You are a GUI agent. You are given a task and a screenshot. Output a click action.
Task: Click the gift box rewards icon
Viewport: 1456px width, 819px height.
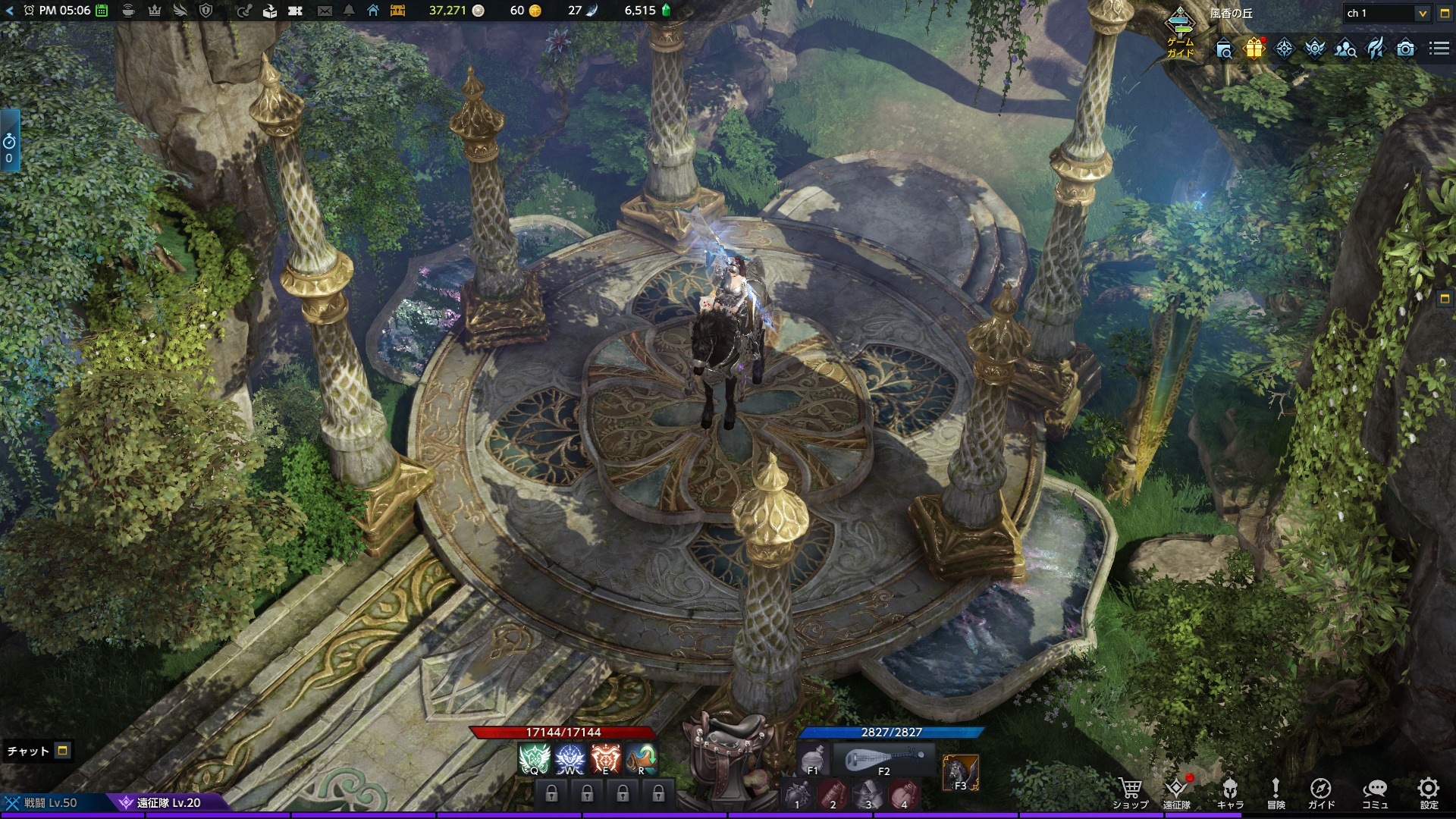[1254, 49]
